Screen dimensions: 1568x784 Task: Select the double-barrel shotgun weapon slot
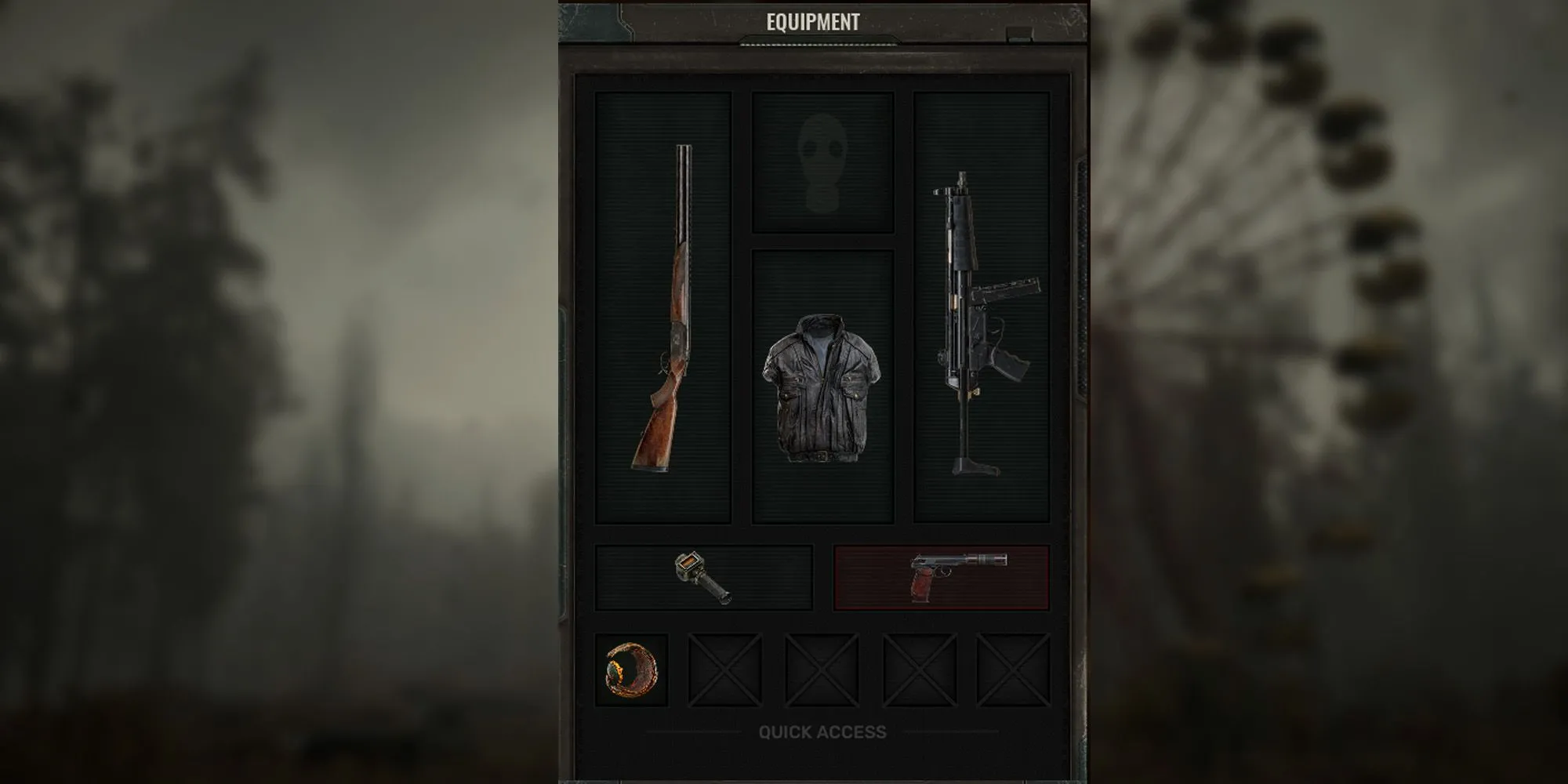663,307
